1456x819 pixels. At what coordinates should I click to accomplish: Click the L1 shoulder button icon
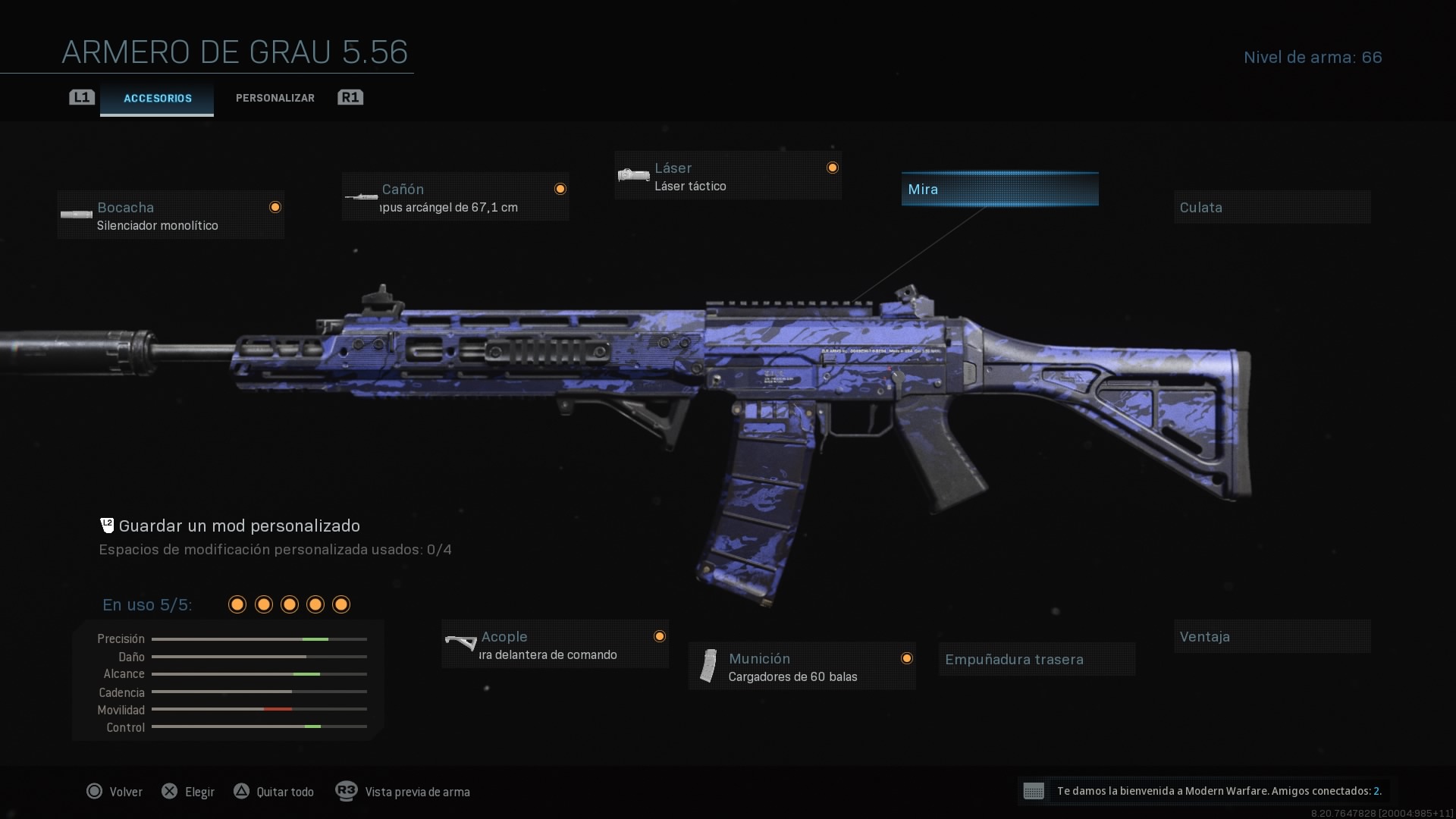coord(81,97)
